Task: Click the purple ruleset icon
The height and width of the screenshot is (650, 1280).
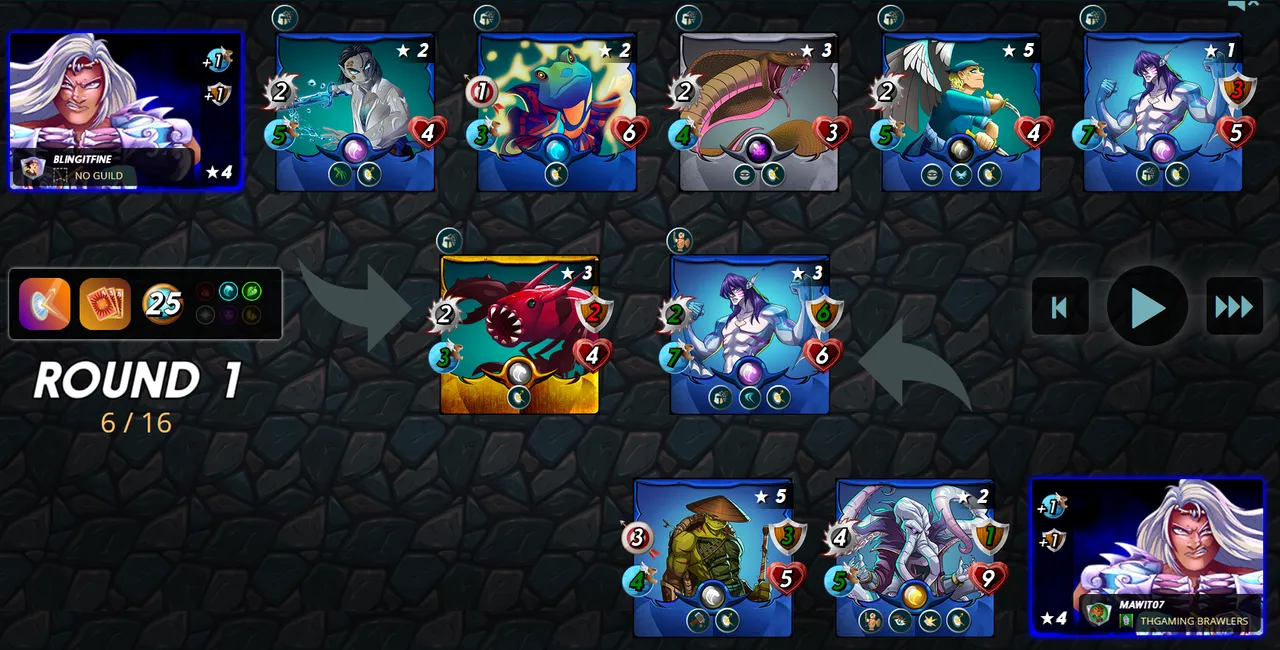Action: tap(45, 304)
